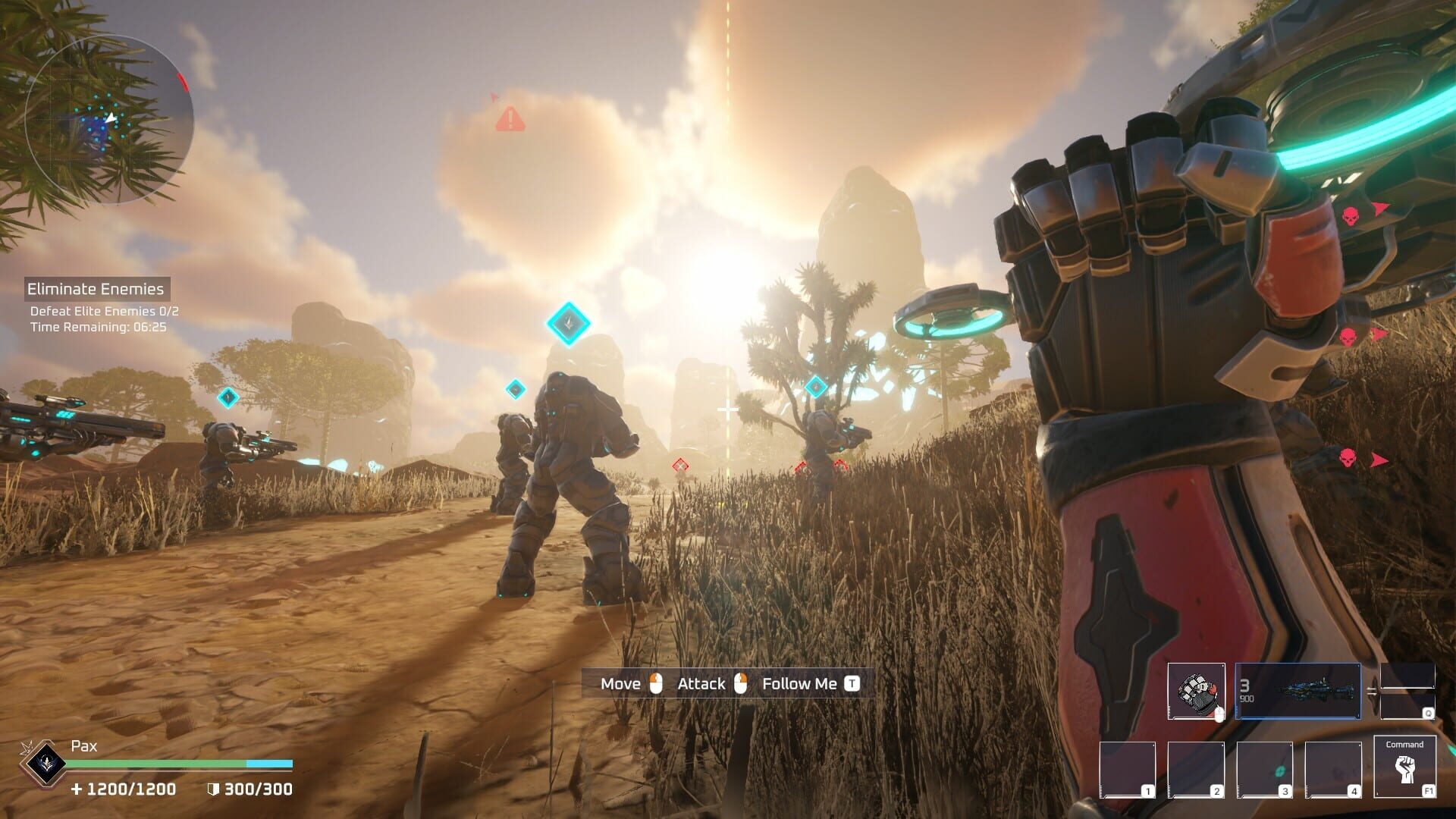
Task: Switch to the rifle weapon slot
Action: click(1298, 691)
